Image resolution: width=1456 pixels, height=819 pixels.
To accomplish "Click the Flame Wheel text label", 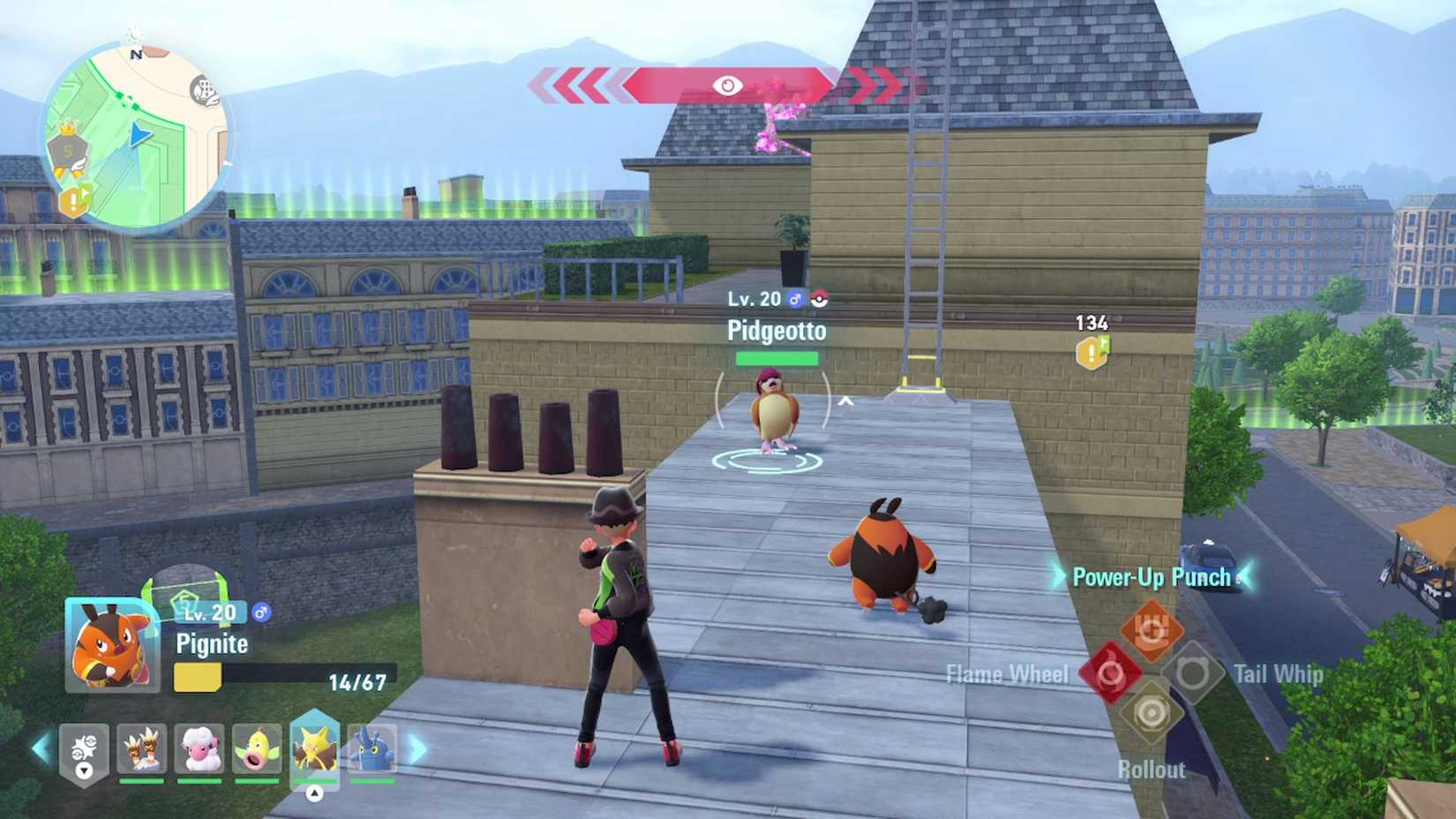I will coord(1008,673).
